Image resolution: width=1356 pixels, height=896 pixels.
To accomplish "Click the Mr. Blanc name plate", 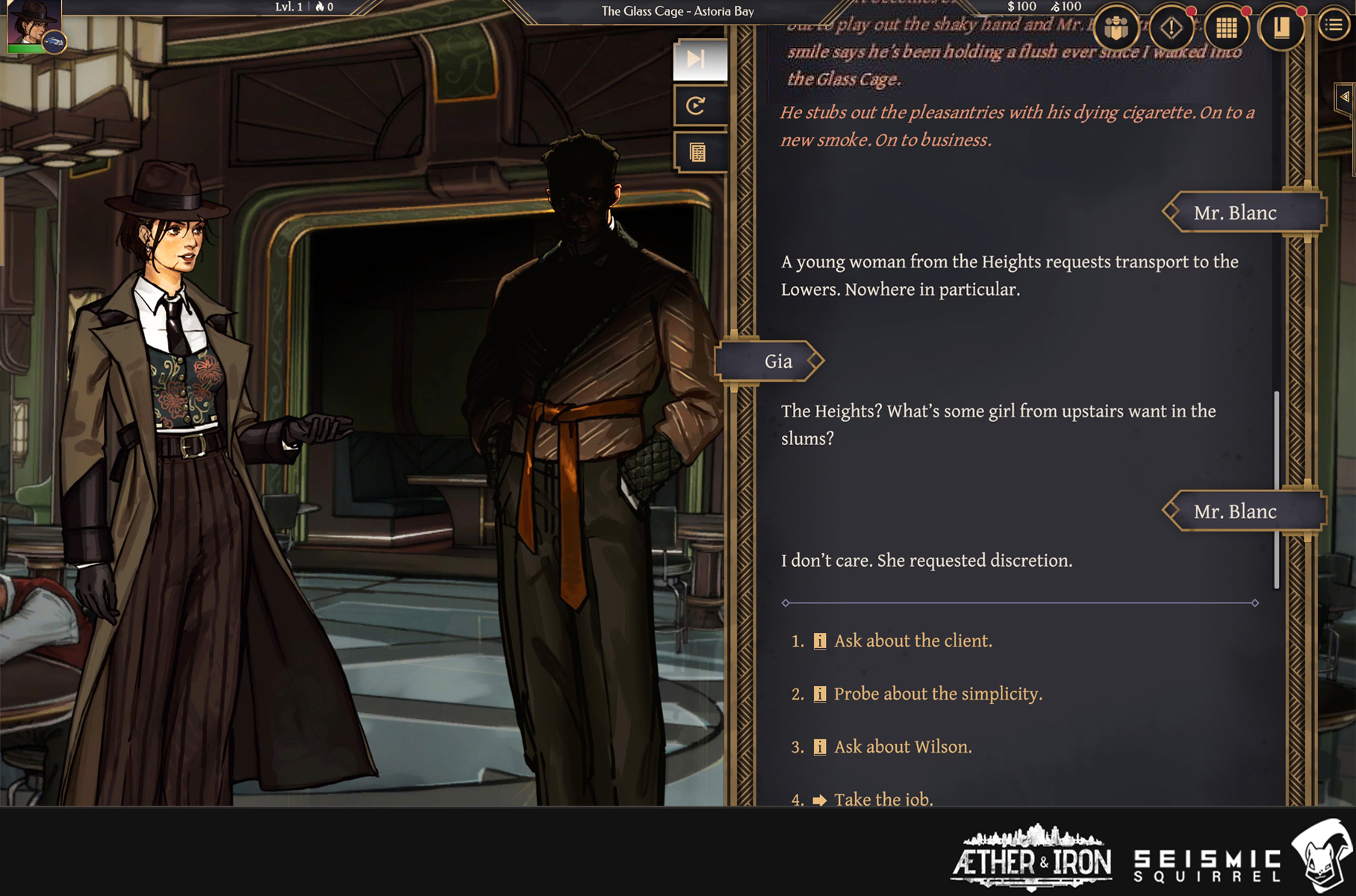I will [1243, 213].
